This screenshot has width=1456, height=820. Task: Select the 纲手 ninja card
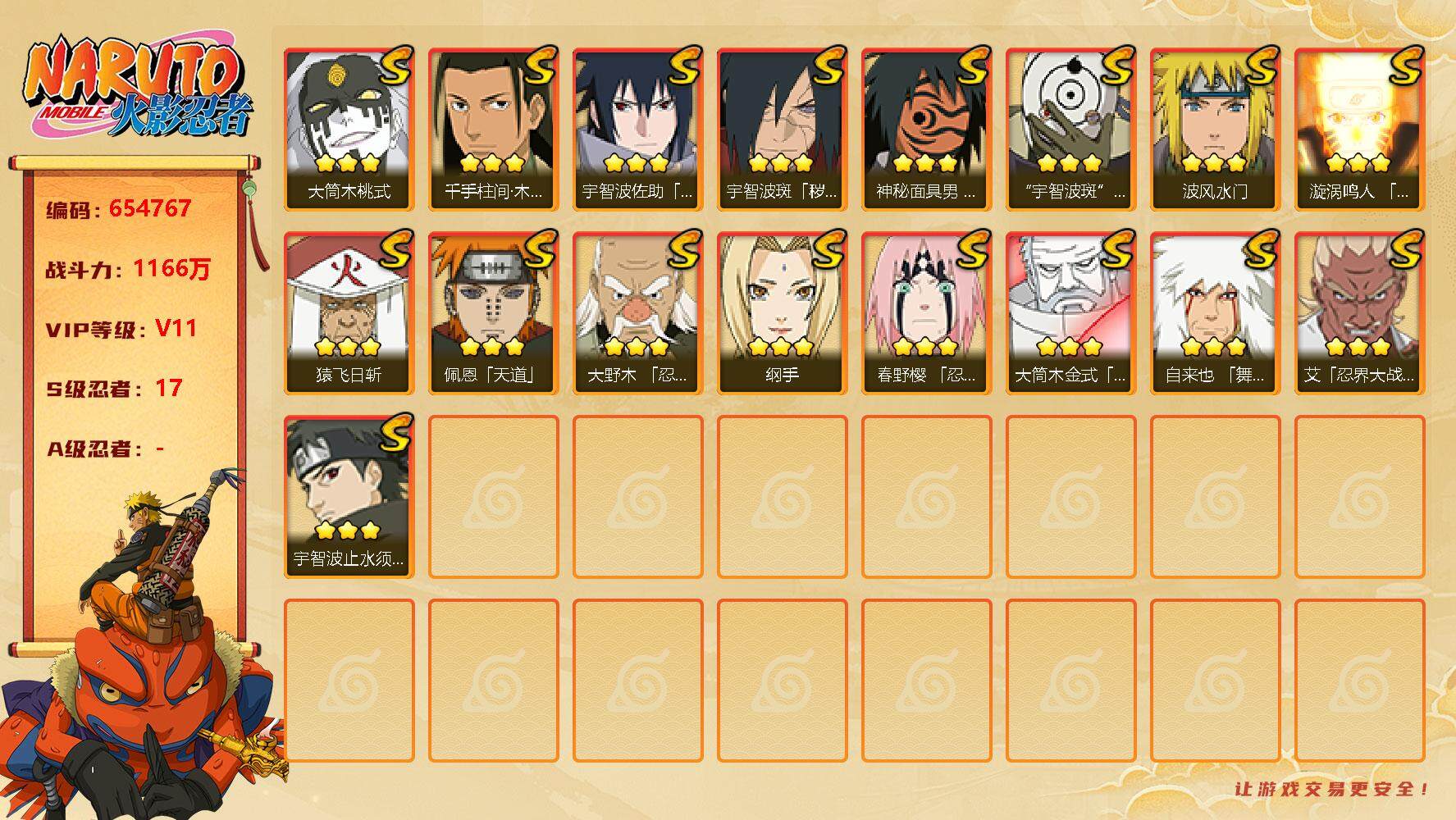[x=782, y=312]
